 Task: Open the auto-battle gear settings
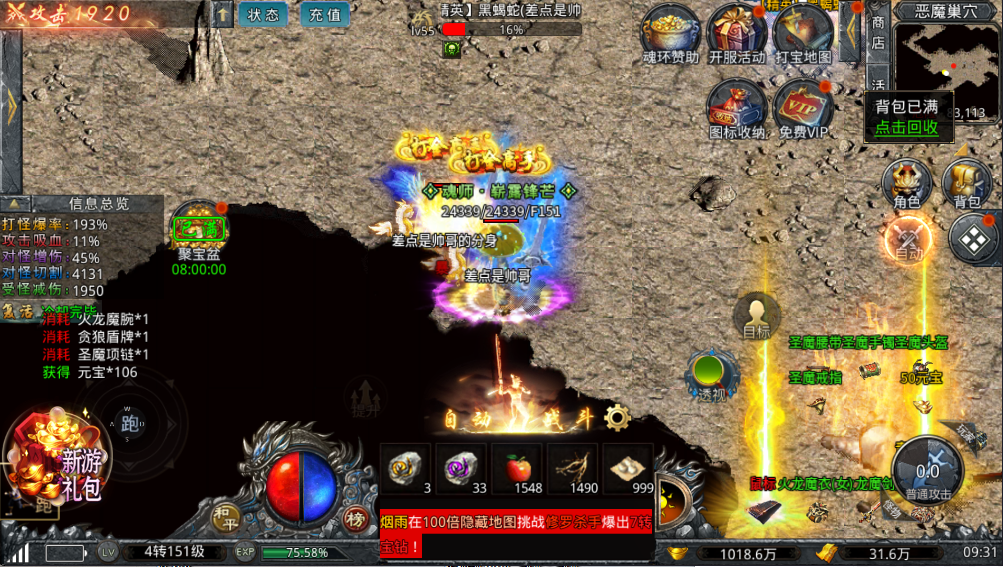pyautogui.click(x=617, y=418)
